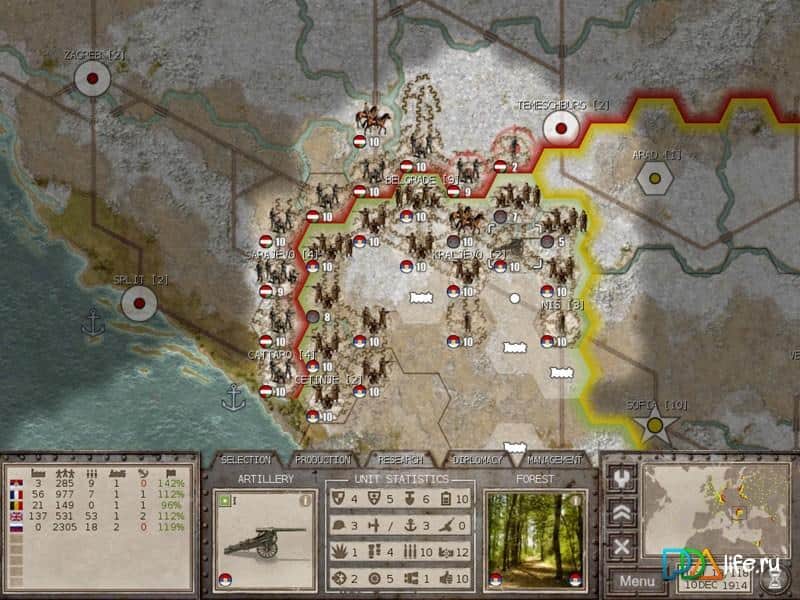This screenshot has width=800, height=600.
Task: Switch to the Selection tab
Action: click(x=246, y=460)
